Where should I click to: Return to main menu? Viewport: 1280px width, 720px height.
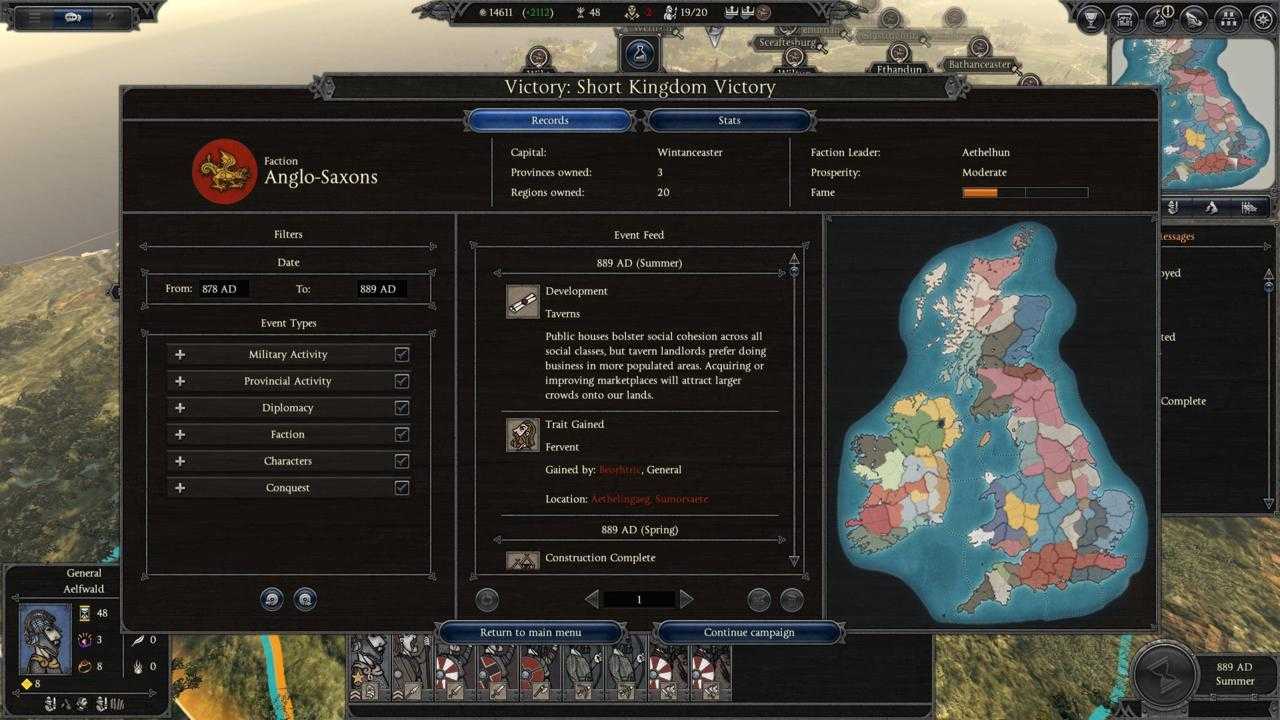(x=530, y=632)
